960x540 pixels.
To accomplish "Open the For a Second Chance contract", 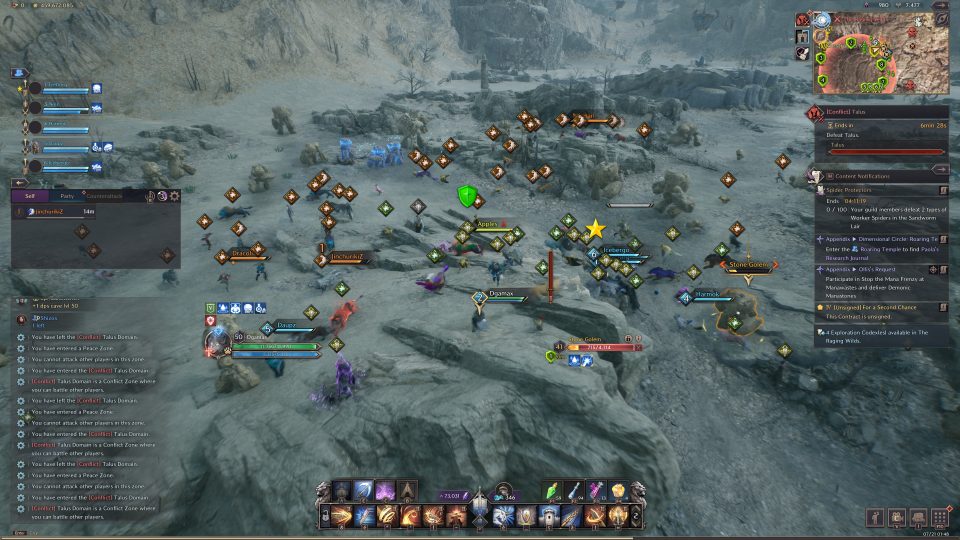I will tap(882, 307).
